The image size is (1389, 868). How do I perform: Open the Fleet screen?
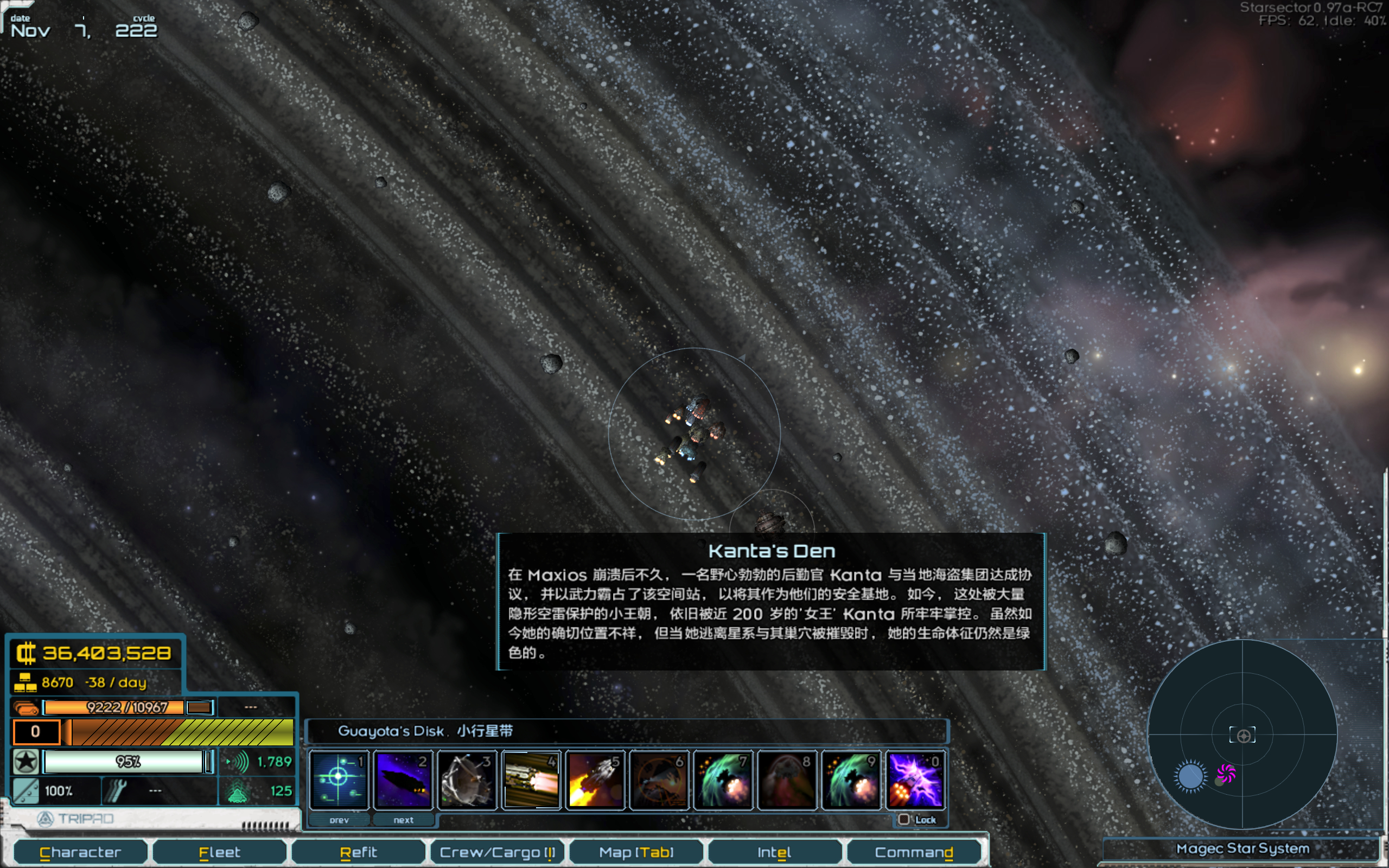click(219, 852)
